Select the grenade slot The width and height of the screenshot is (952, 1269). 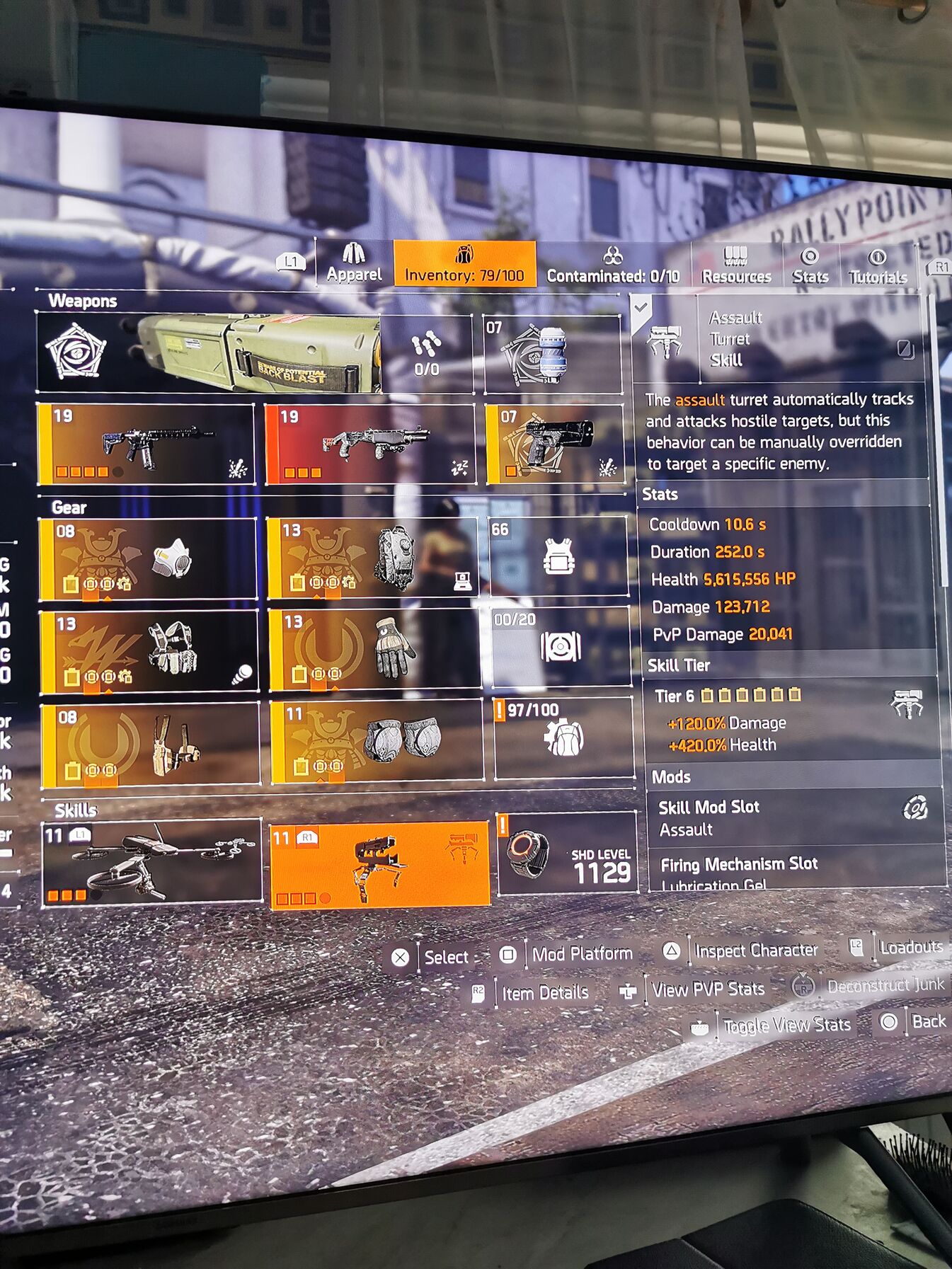[552, 354]
